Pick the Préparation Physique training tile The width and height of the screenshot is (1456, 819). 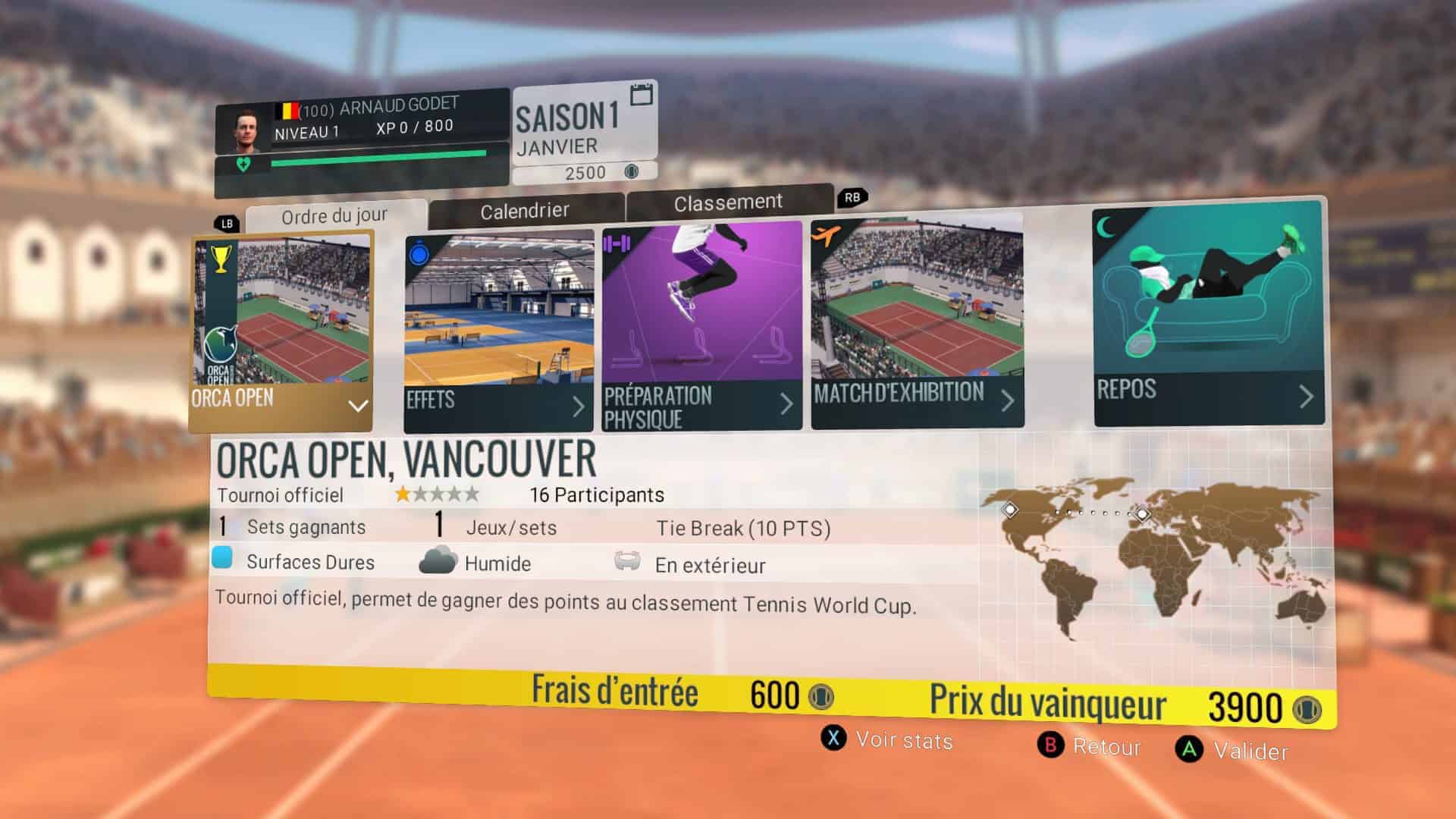pos(701,328)
